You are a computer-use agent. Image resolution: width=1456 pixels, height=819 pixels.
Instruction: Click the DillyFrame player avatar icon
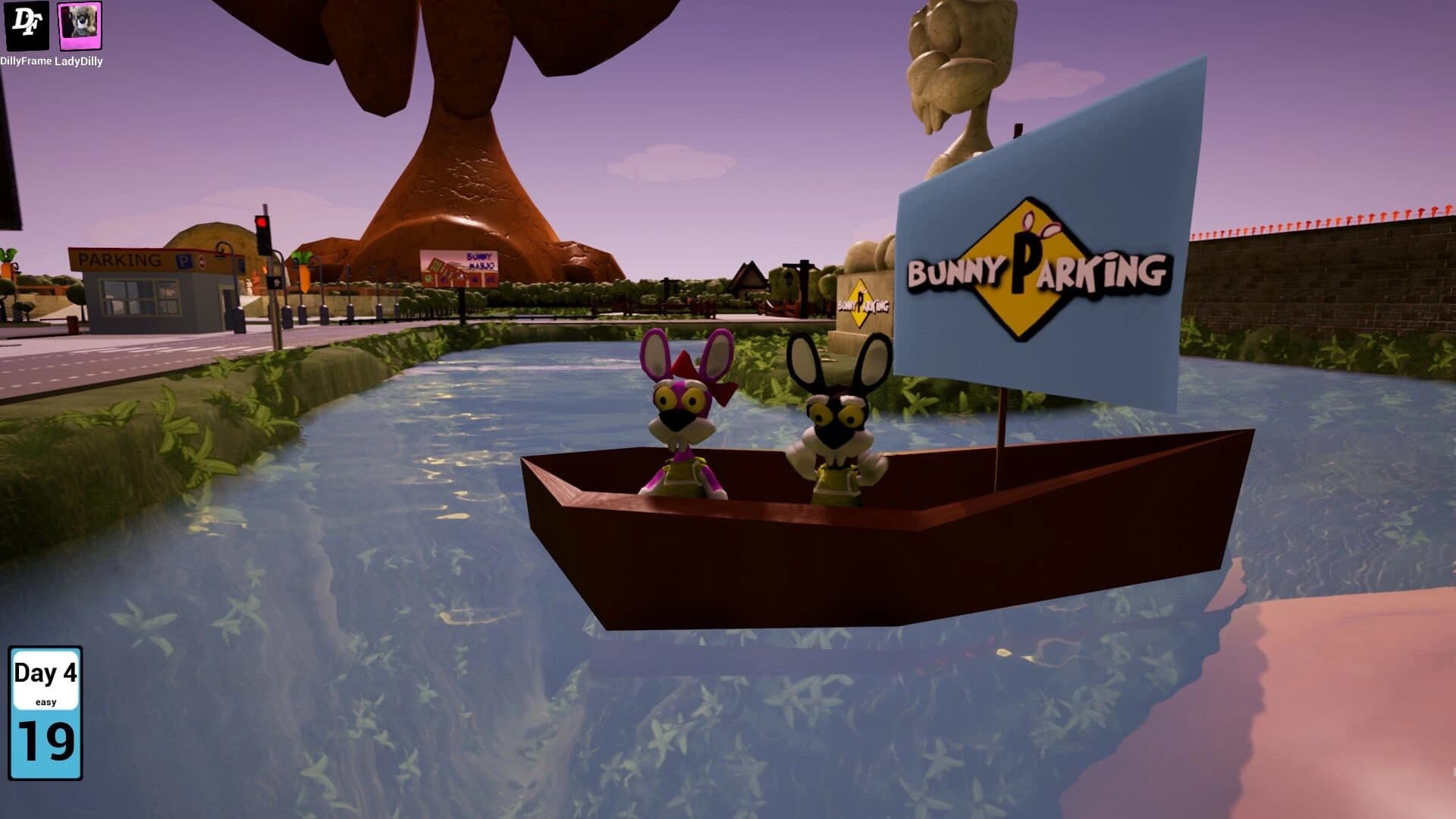click(25, 27)
